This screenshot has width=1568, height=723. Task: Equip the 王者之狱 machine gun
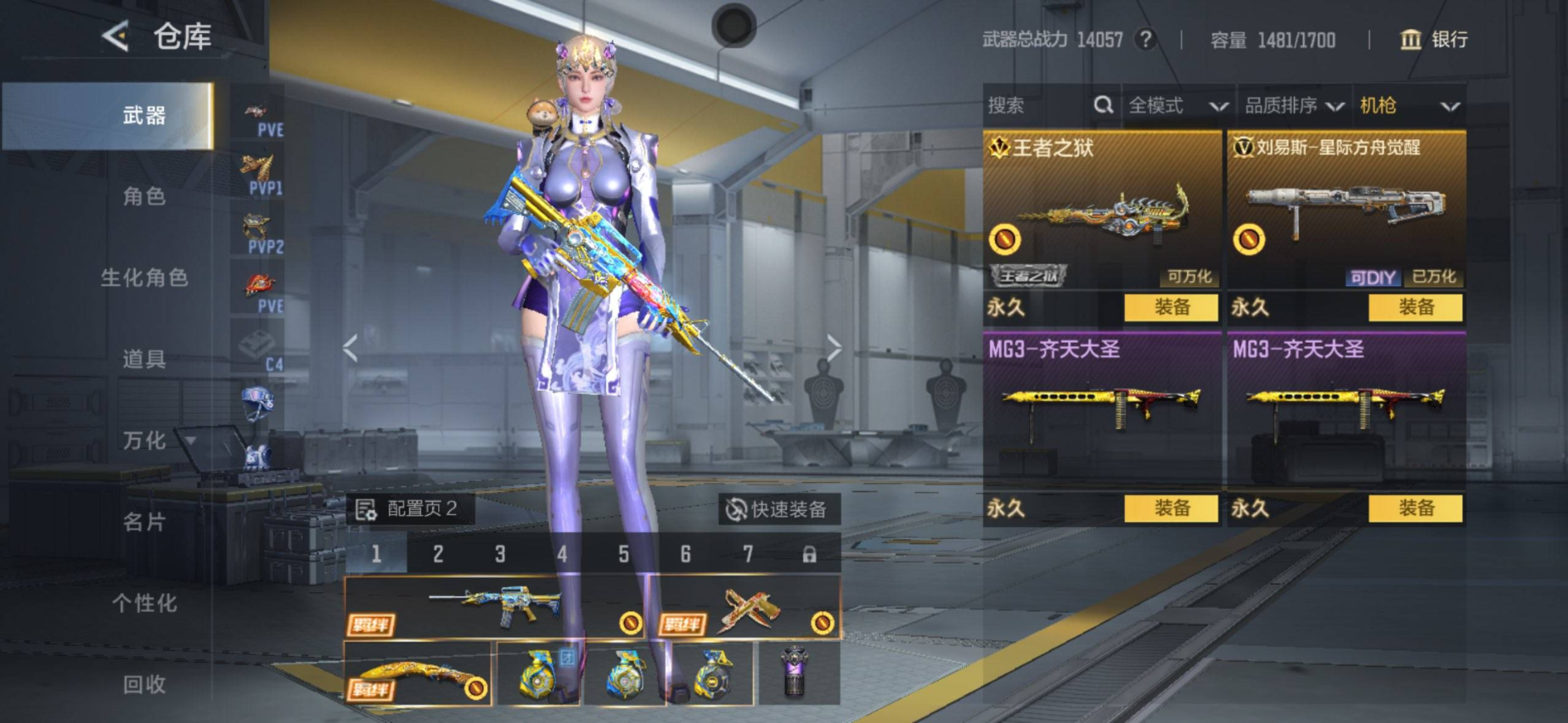(x=1171, y=307)
